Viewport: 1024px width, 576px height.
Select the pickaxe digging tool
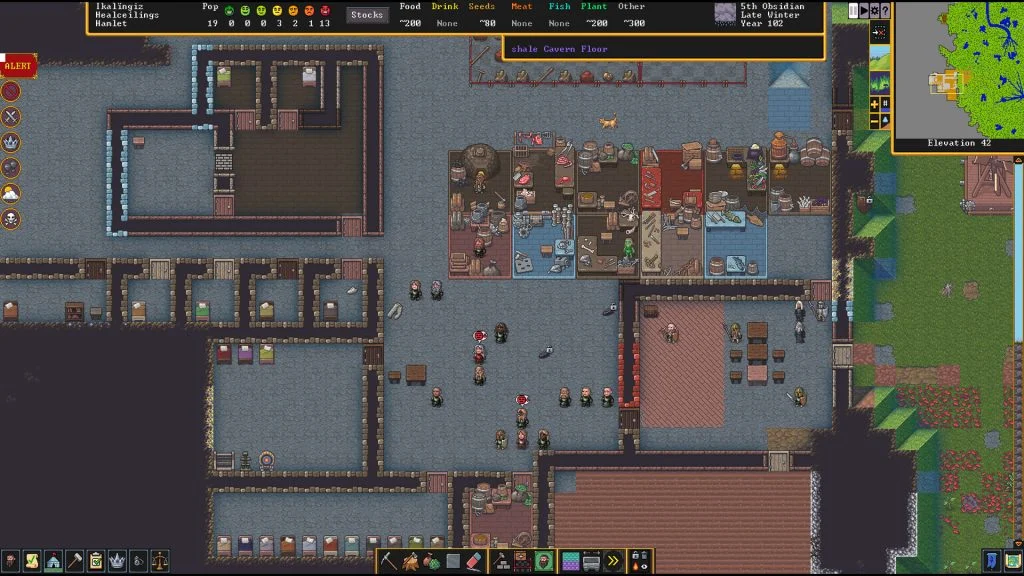[x=389, y=561]
